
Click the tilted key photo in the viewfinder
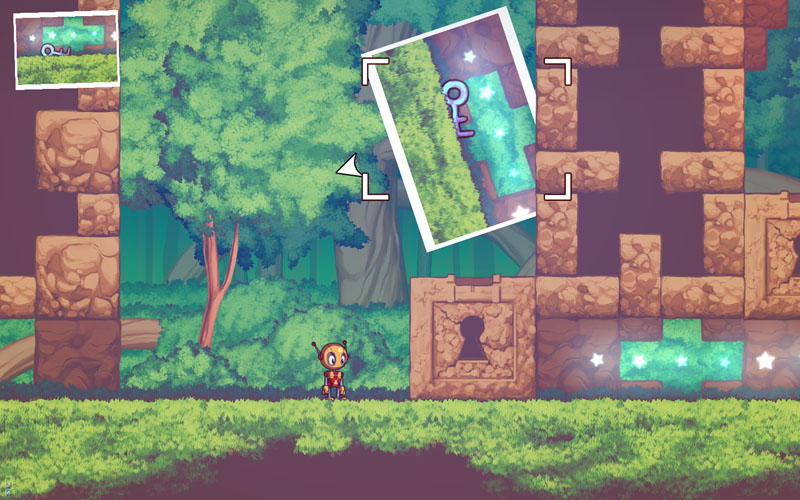455,127
